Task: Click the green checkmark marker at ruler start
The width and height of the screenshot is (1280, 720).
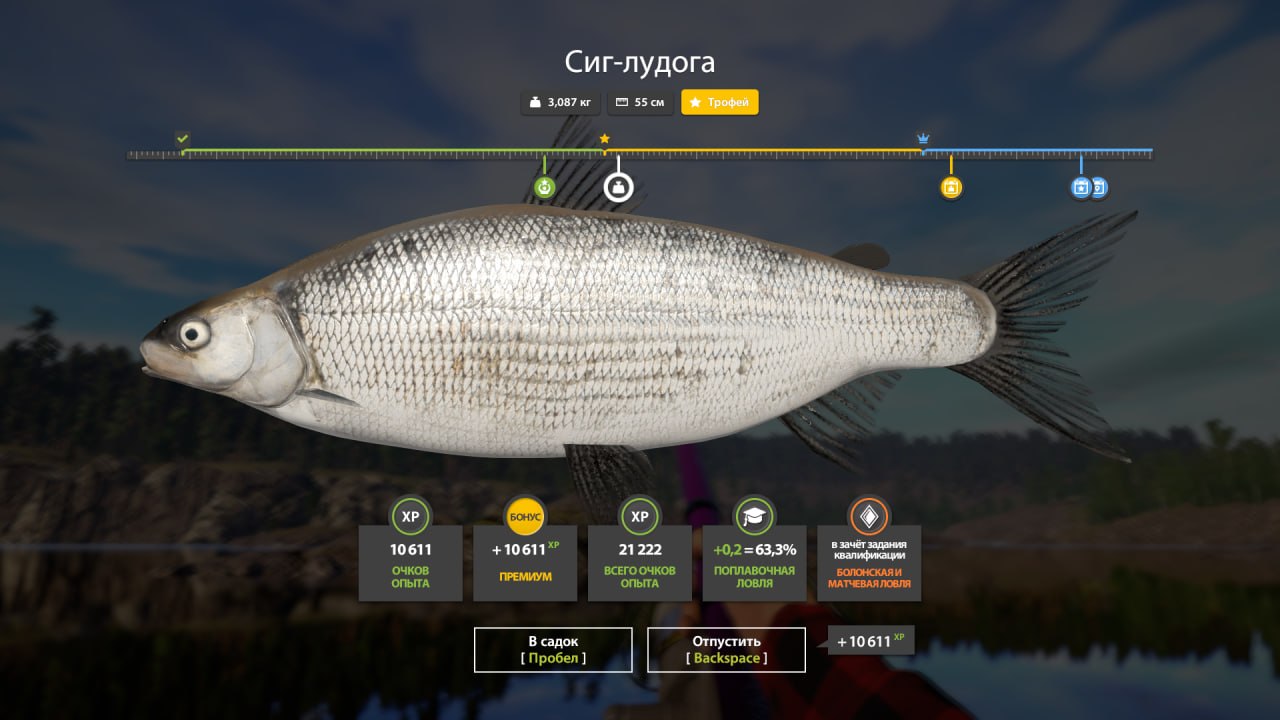Action: pyautogui.click(x=182, y=136)
